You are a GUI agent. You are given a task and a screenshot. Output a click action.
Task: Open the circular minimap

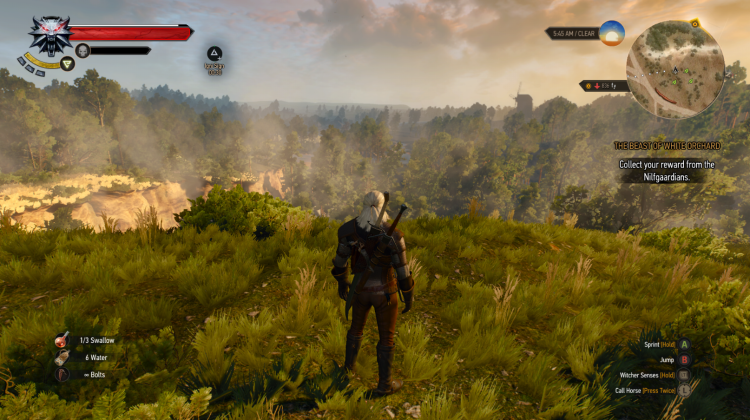(x=675, y=70)
